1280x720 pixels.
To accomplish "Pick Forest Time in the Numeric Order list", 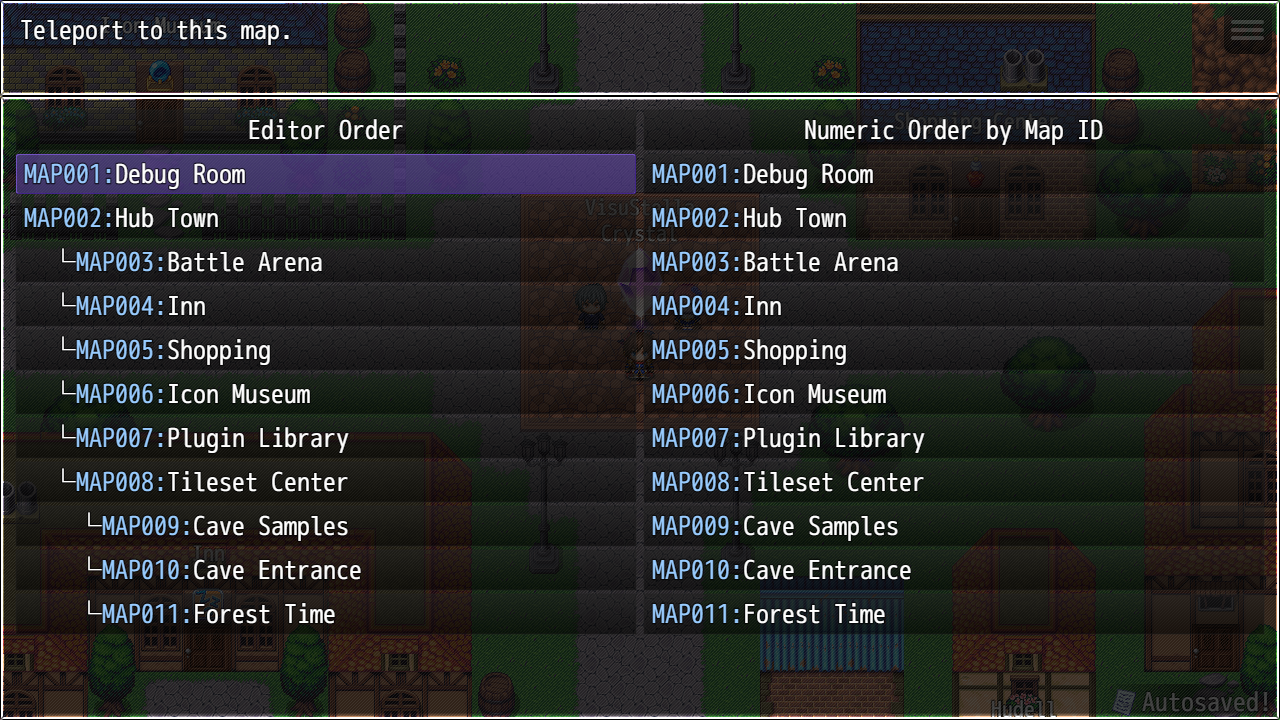I will [x=954, y=615].
